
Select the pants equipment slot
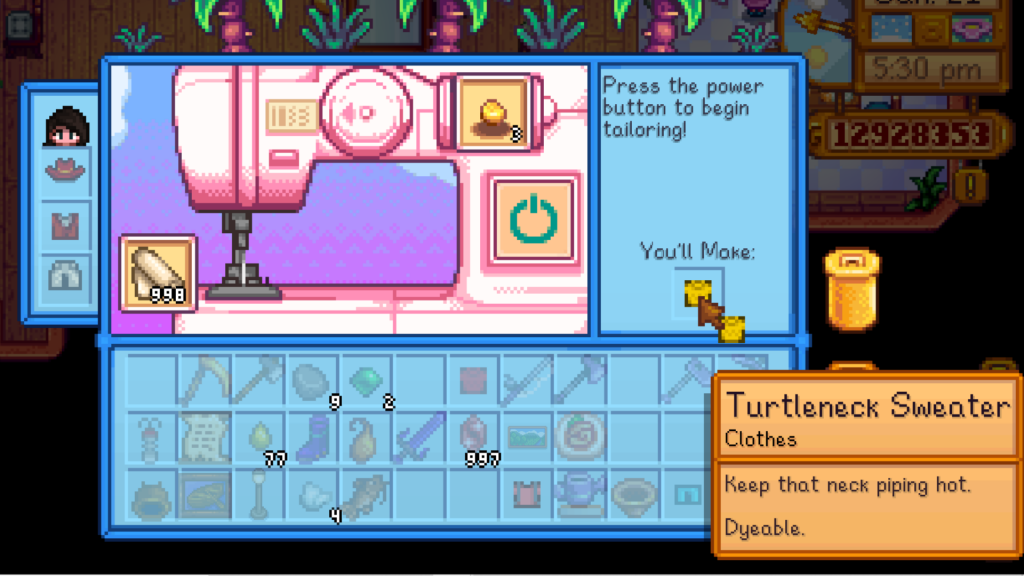point(67,276)
